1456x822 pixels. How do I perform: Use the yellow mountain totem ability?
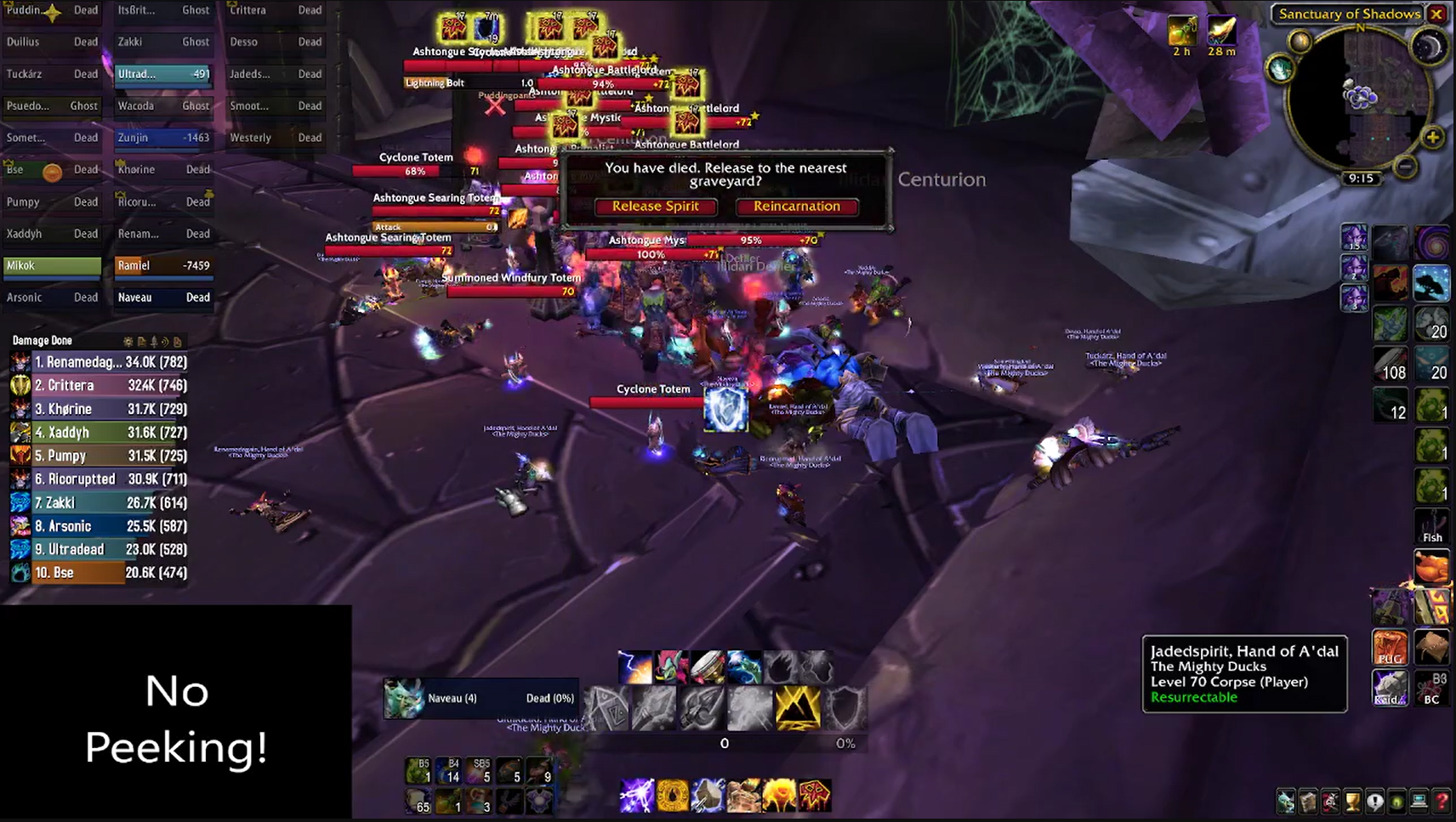point(797,708)
